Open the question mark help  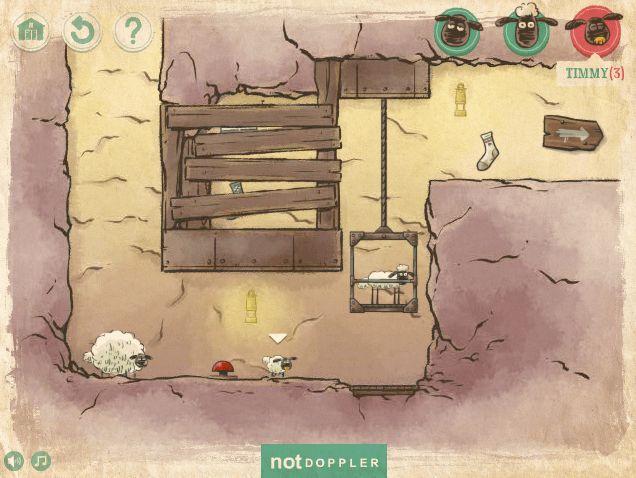pos(132,32)
